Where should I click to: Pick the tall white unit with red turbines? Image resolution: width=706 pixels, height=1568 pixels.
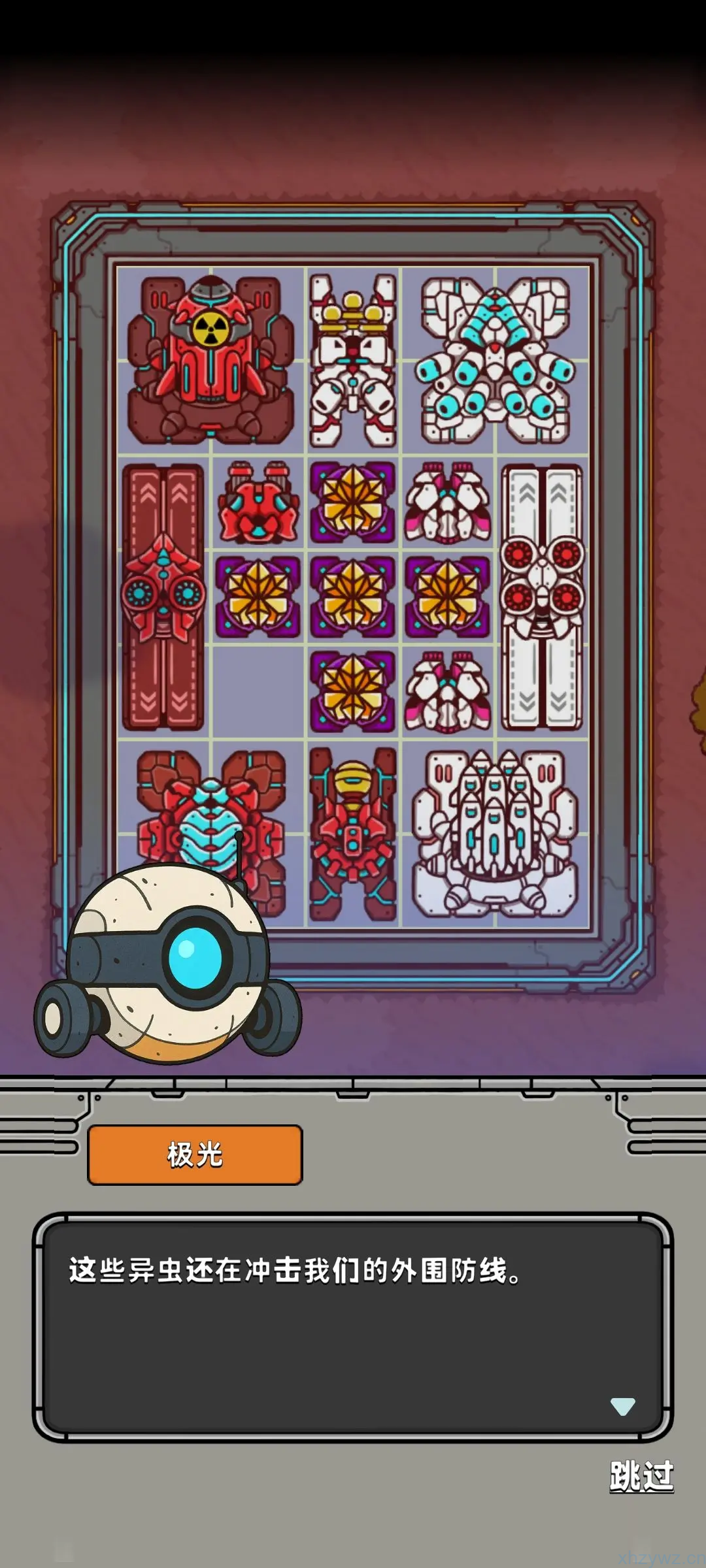coord(542,597)
